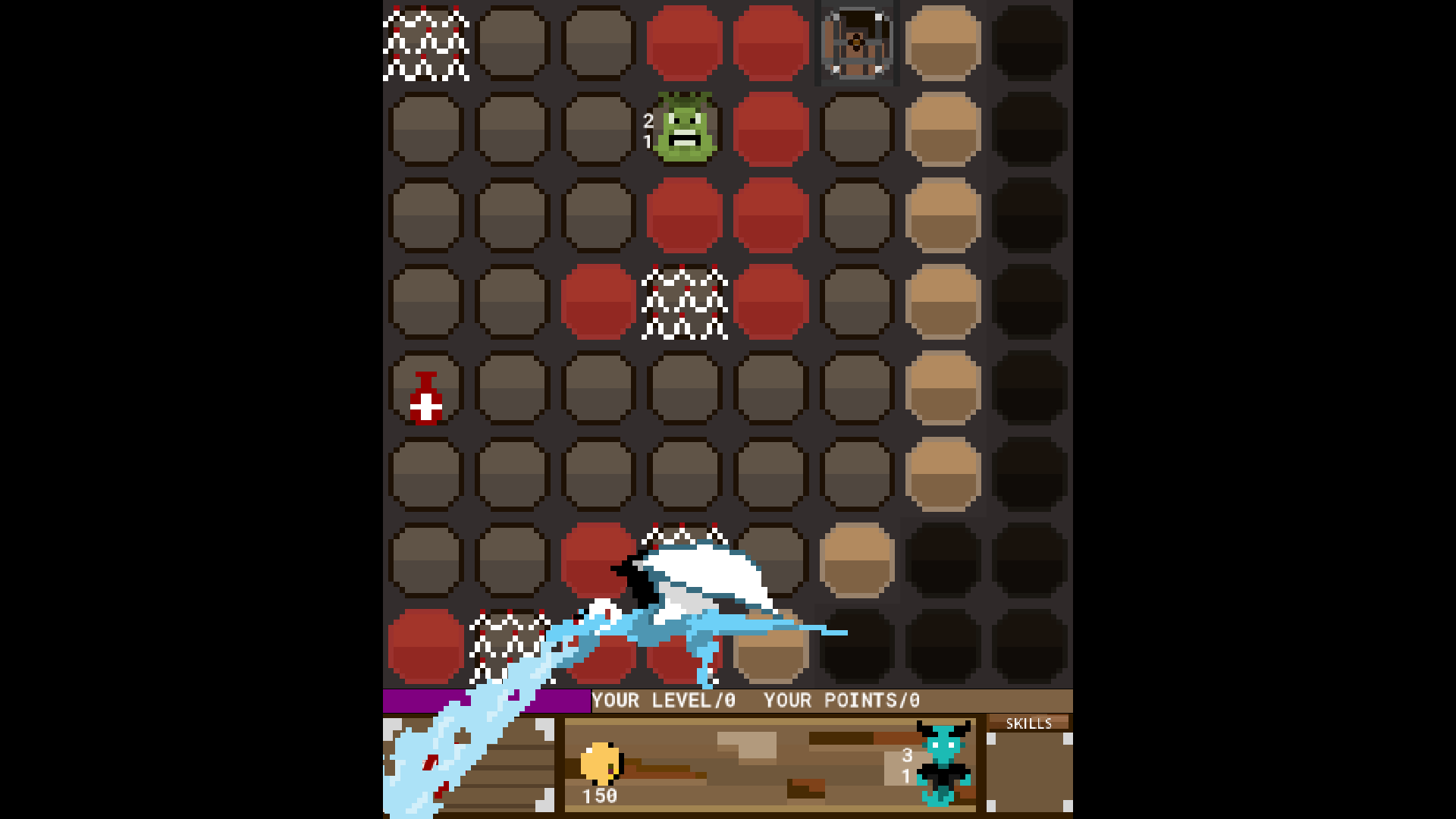
Task: Select the red tile right of the goblin
Action: 770,129
